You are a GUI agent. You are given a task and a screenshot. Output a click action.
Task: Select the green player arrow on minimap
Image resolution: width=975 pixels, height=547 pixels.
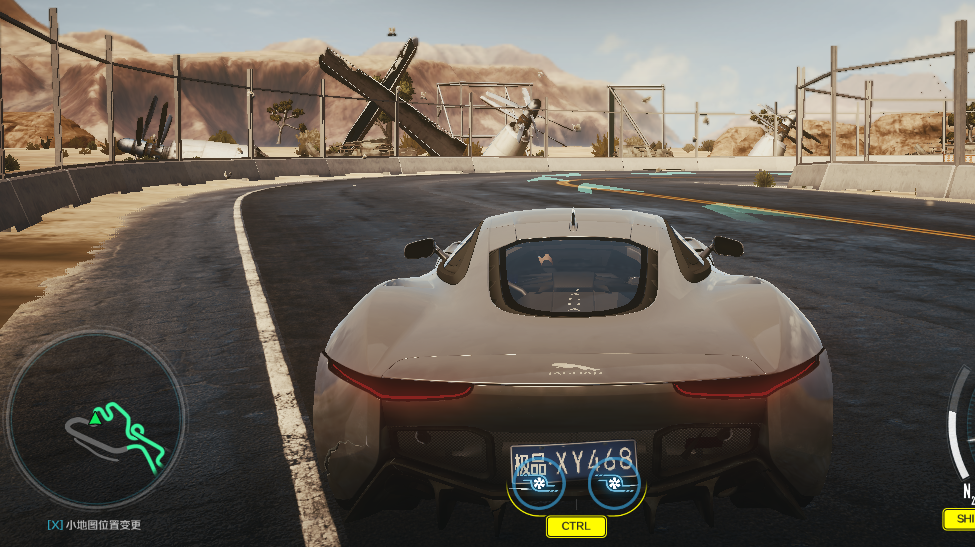(x=96, y=417)
